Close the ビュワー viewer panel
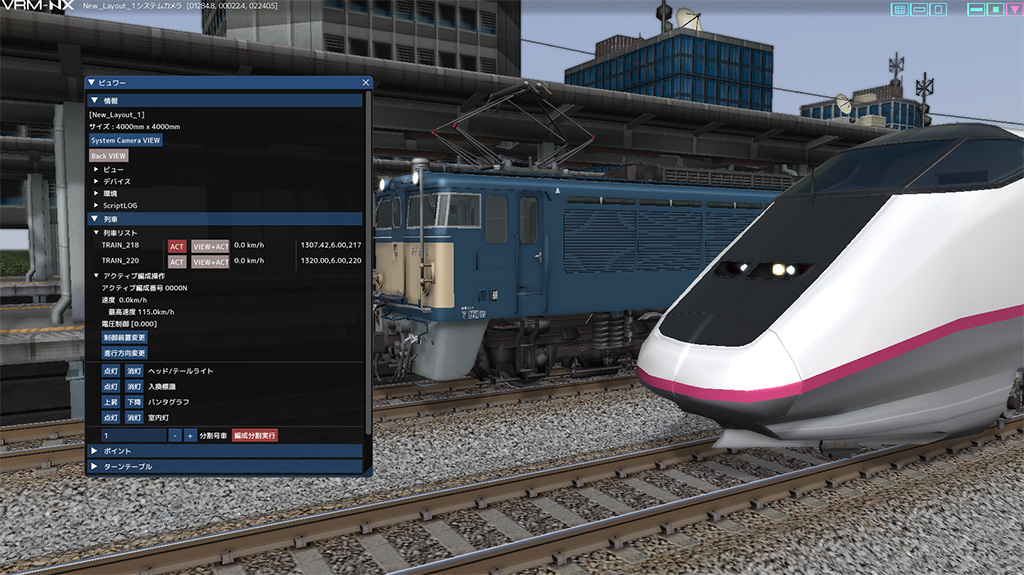 click(366, 83)
